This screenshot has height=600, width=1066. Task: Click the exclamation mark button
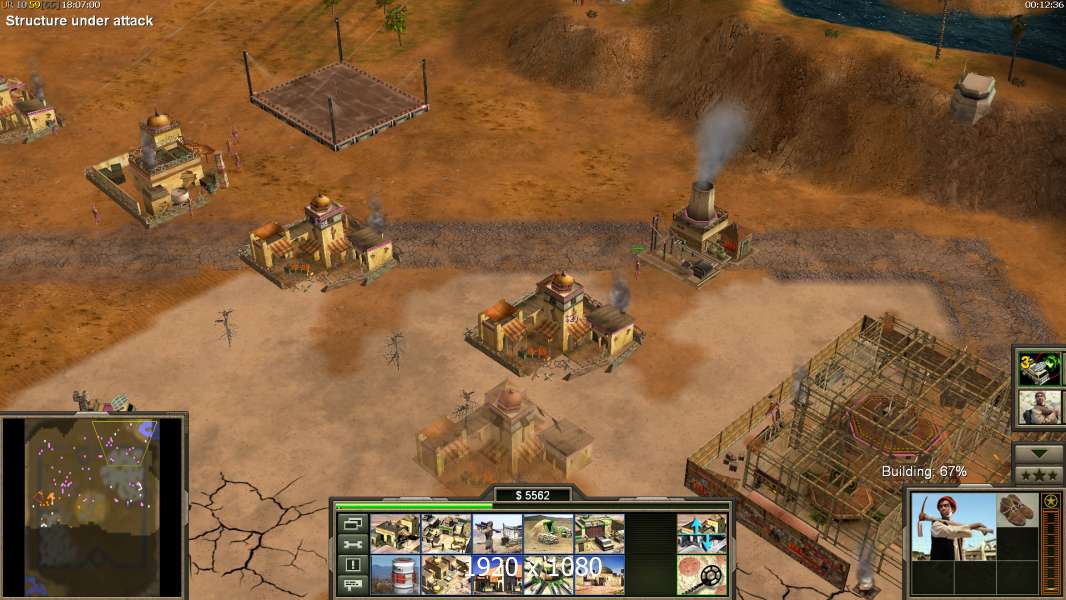pos(351,564)
